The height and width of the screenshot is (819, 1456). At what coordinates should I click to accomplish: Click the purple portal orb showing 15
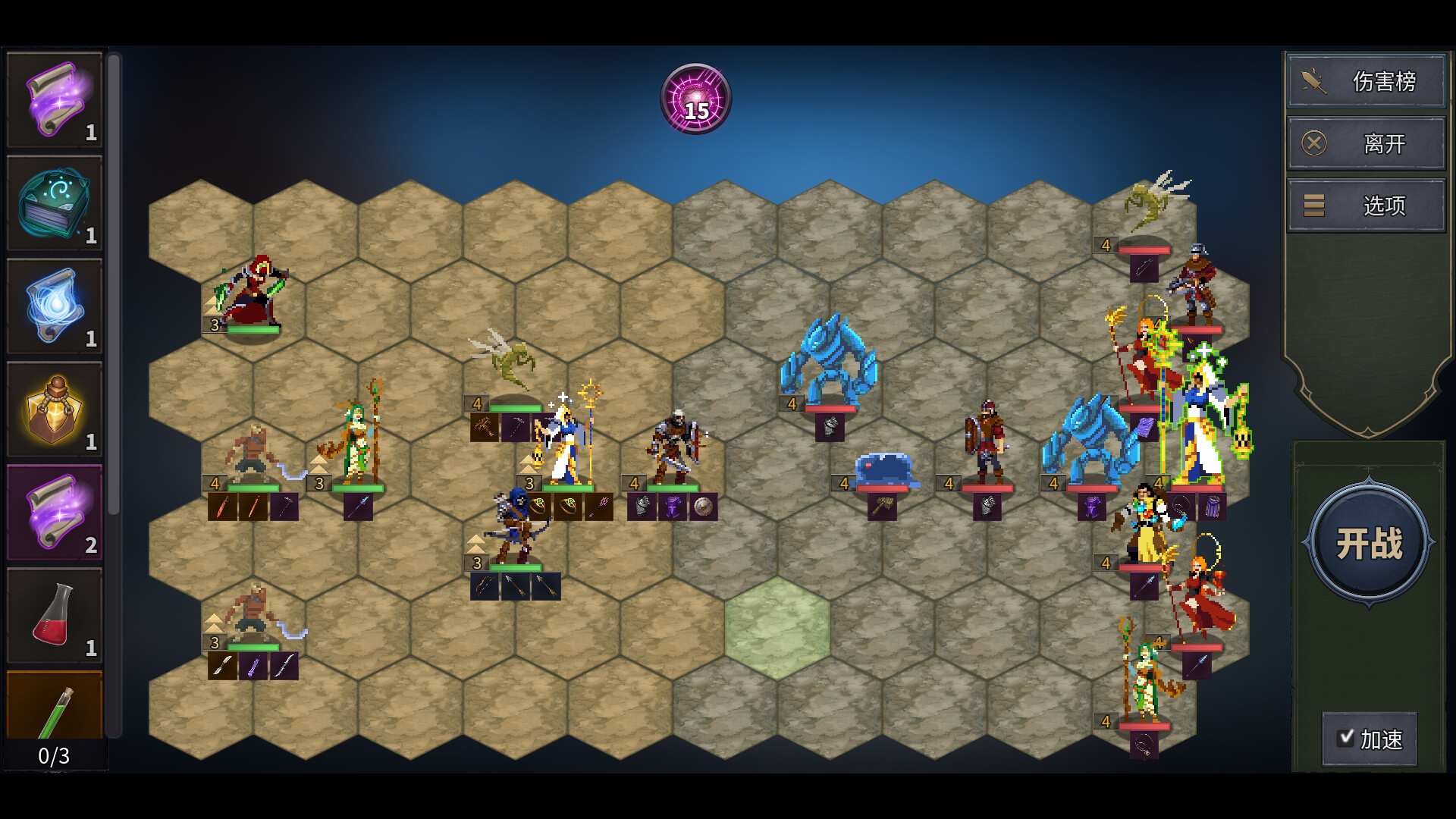point(695,99)
